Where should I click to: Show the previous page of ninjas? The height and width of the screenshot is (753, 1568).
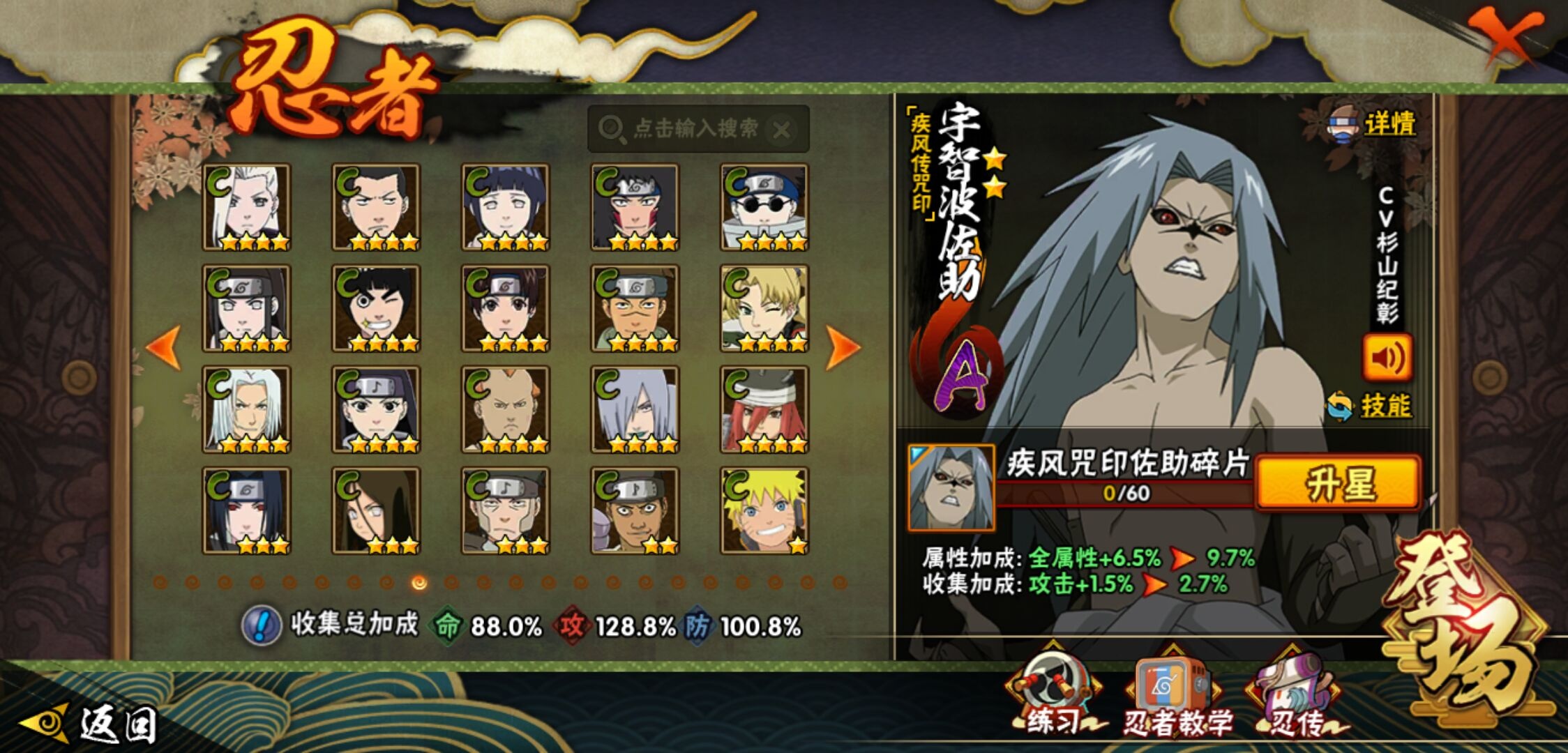[165, 347]
